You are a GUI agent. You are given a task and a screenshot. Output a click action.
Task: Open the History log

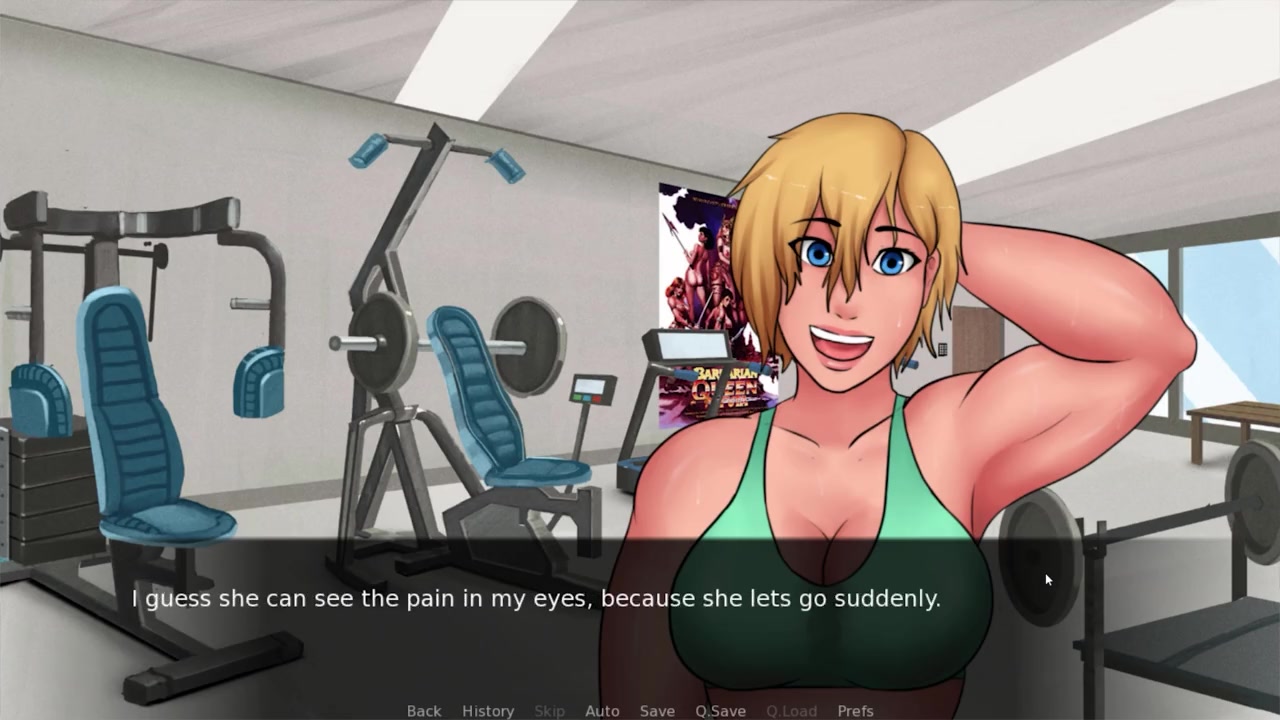point(488,711)
